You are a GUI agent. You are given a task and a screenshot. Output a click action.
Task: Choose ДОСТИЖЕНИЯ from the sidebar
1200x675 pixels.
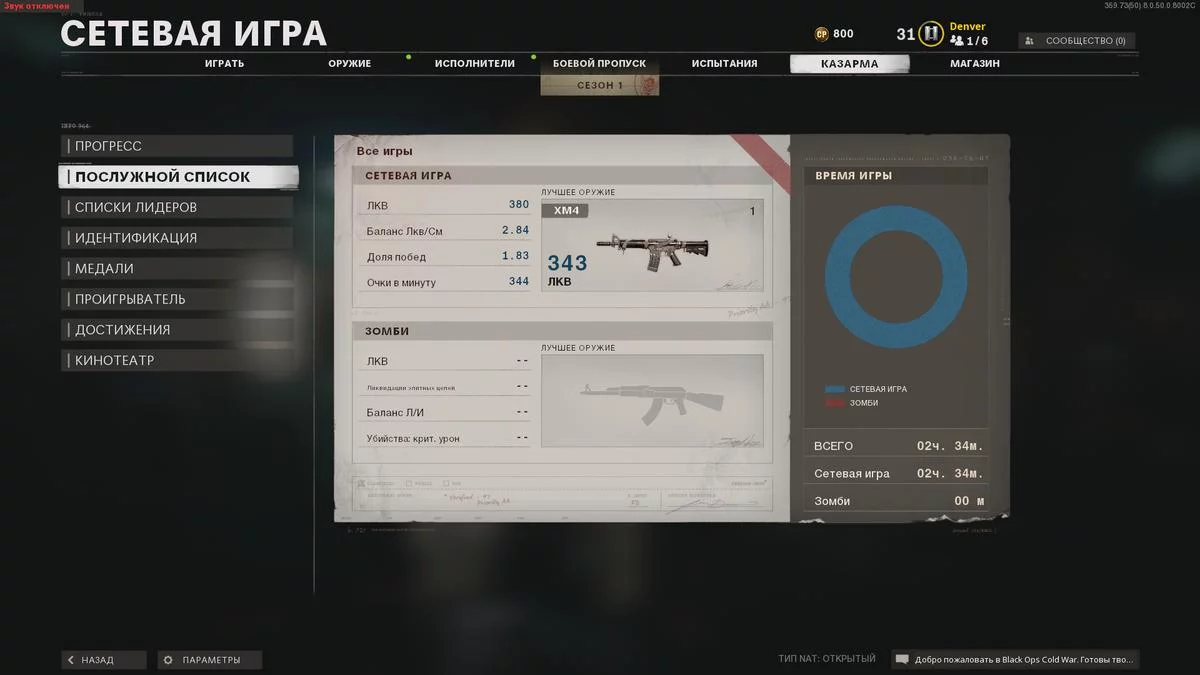176,330
